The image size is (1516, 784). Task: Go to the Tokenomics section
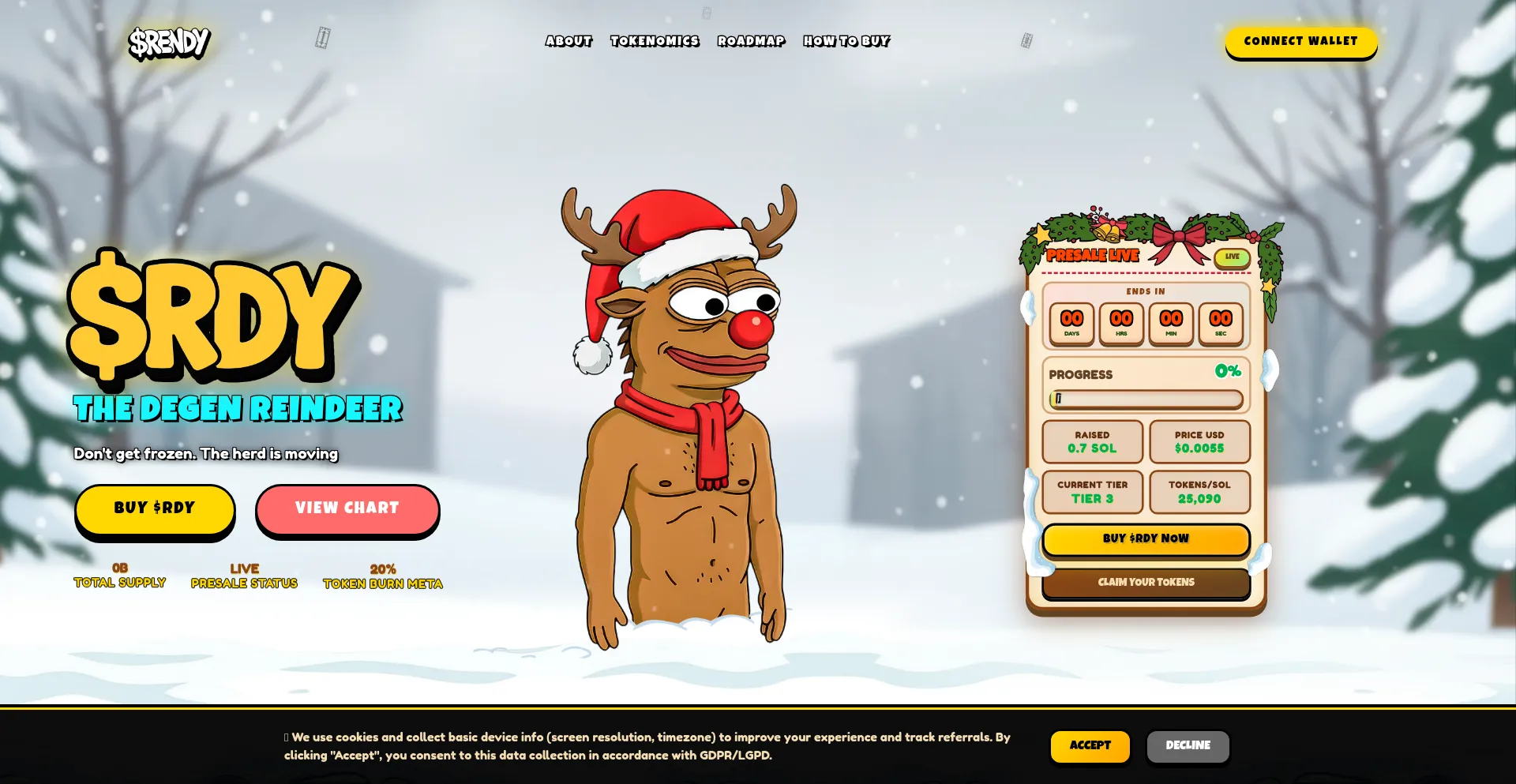point(655,41)
